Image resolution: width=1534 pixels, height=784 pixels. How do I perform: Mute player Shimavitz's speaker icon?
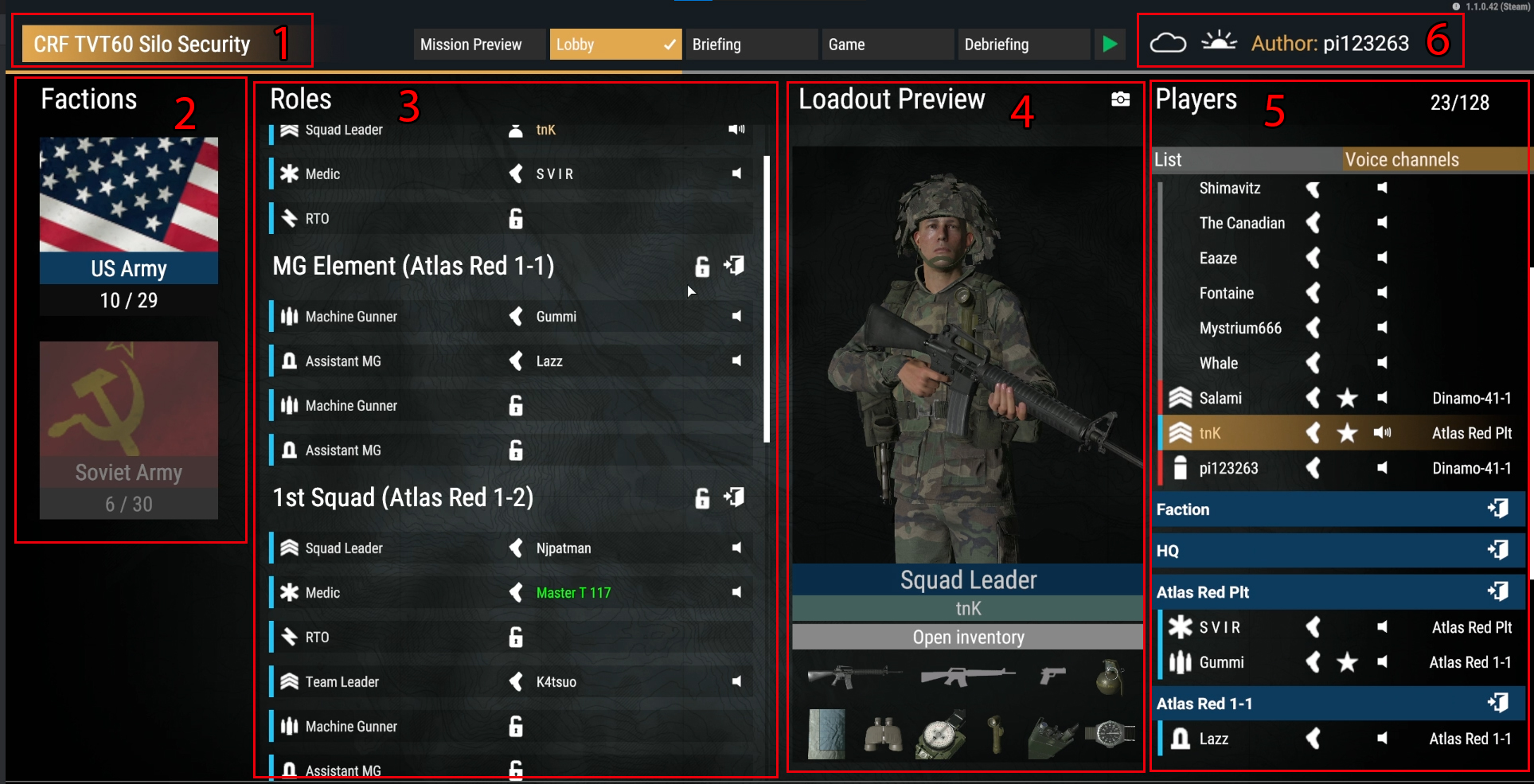point(1382,188)
